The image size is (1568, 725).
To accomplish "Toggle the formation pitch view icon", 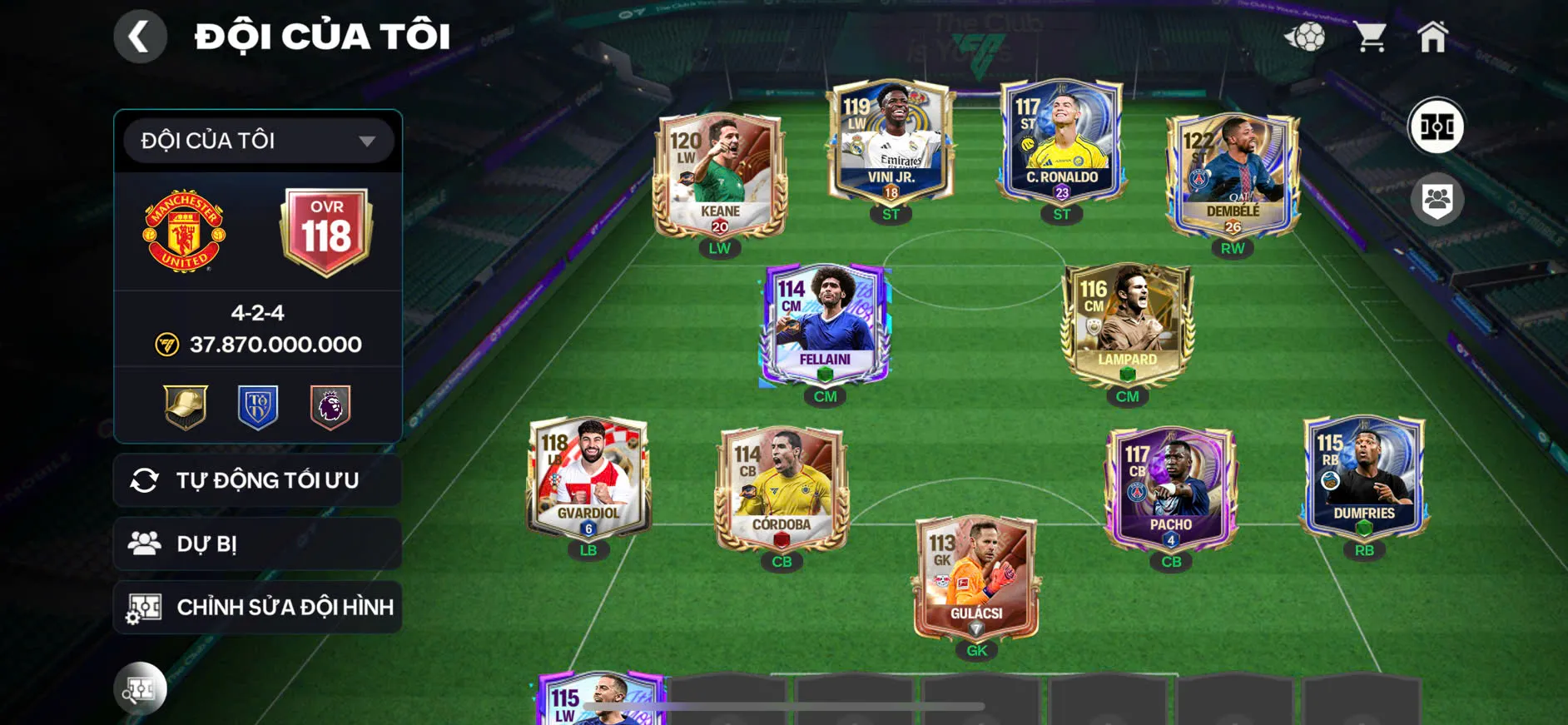I will click(x=1438, y=126).
